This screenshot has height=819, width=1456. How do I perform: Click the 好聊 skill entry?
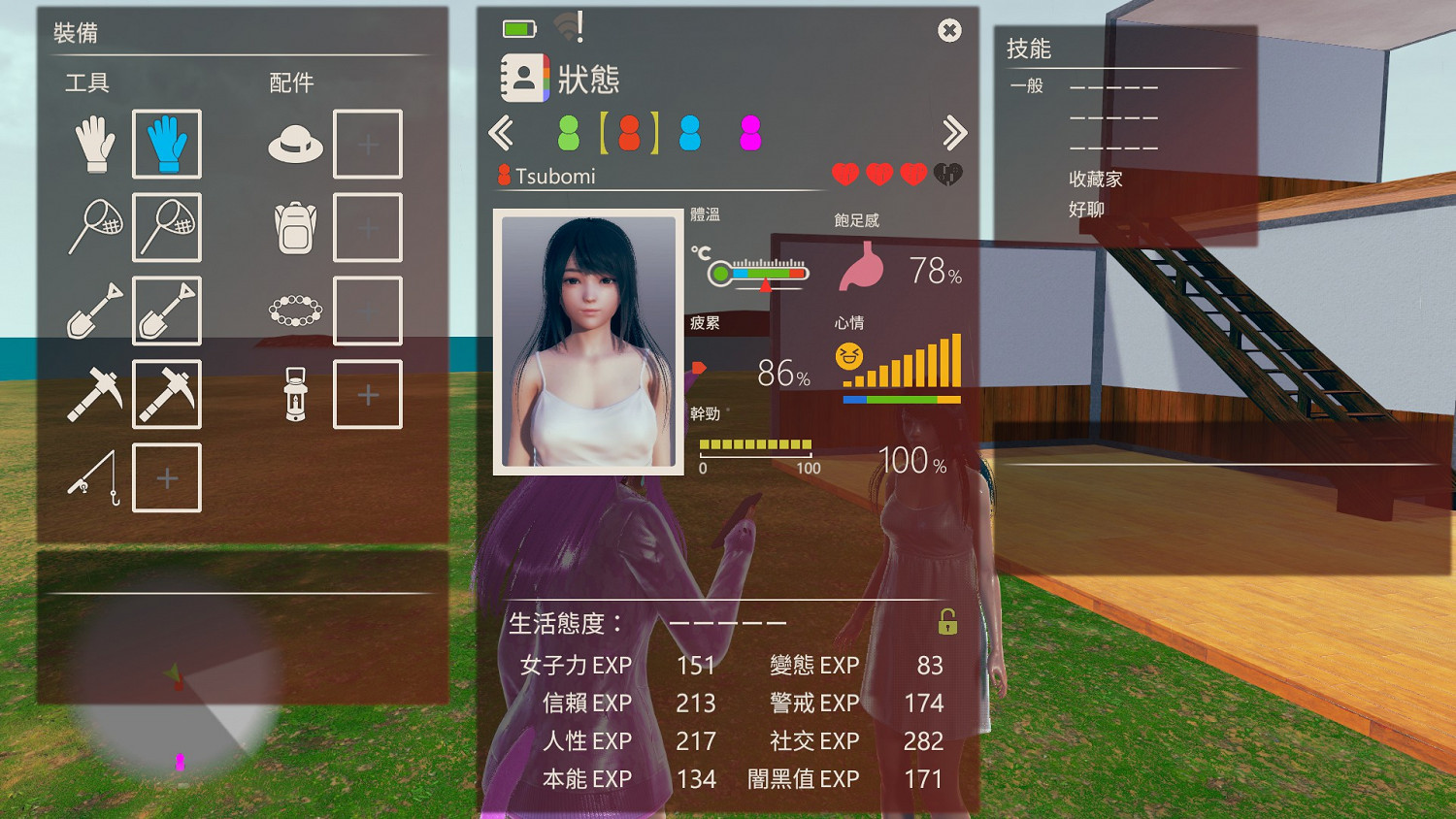[1085, 209]
